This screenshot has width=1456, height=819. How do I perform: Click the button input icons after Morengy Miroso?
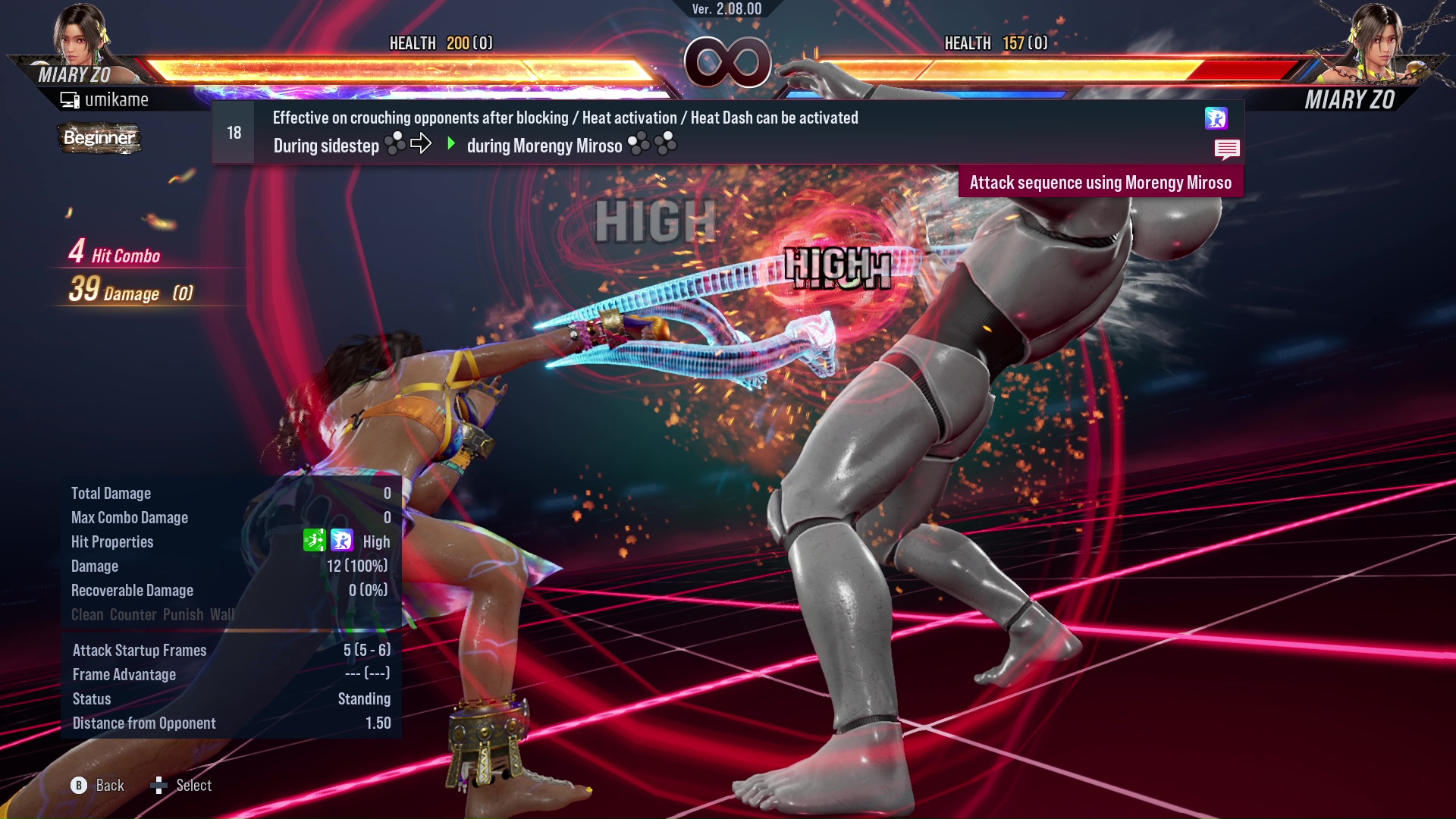(x=650, y=143)
